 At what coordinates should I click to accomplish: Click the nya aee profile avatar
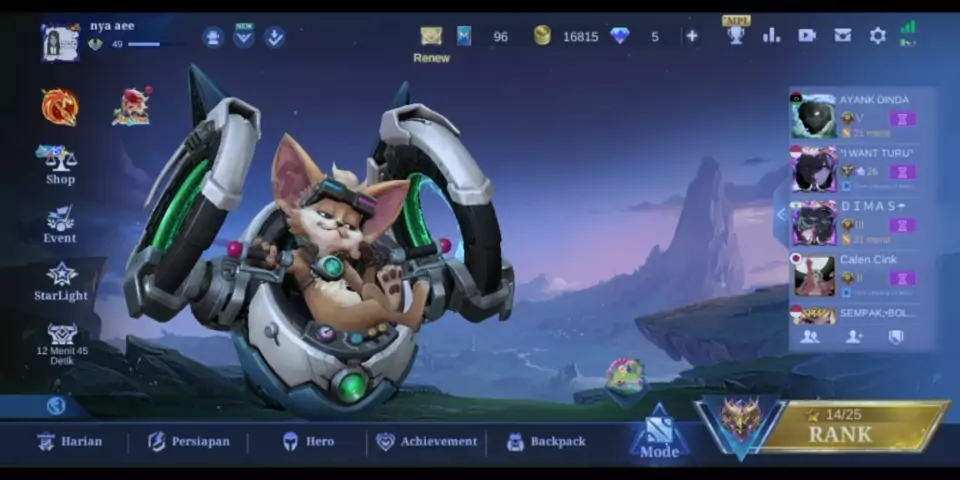coord(60,42)
